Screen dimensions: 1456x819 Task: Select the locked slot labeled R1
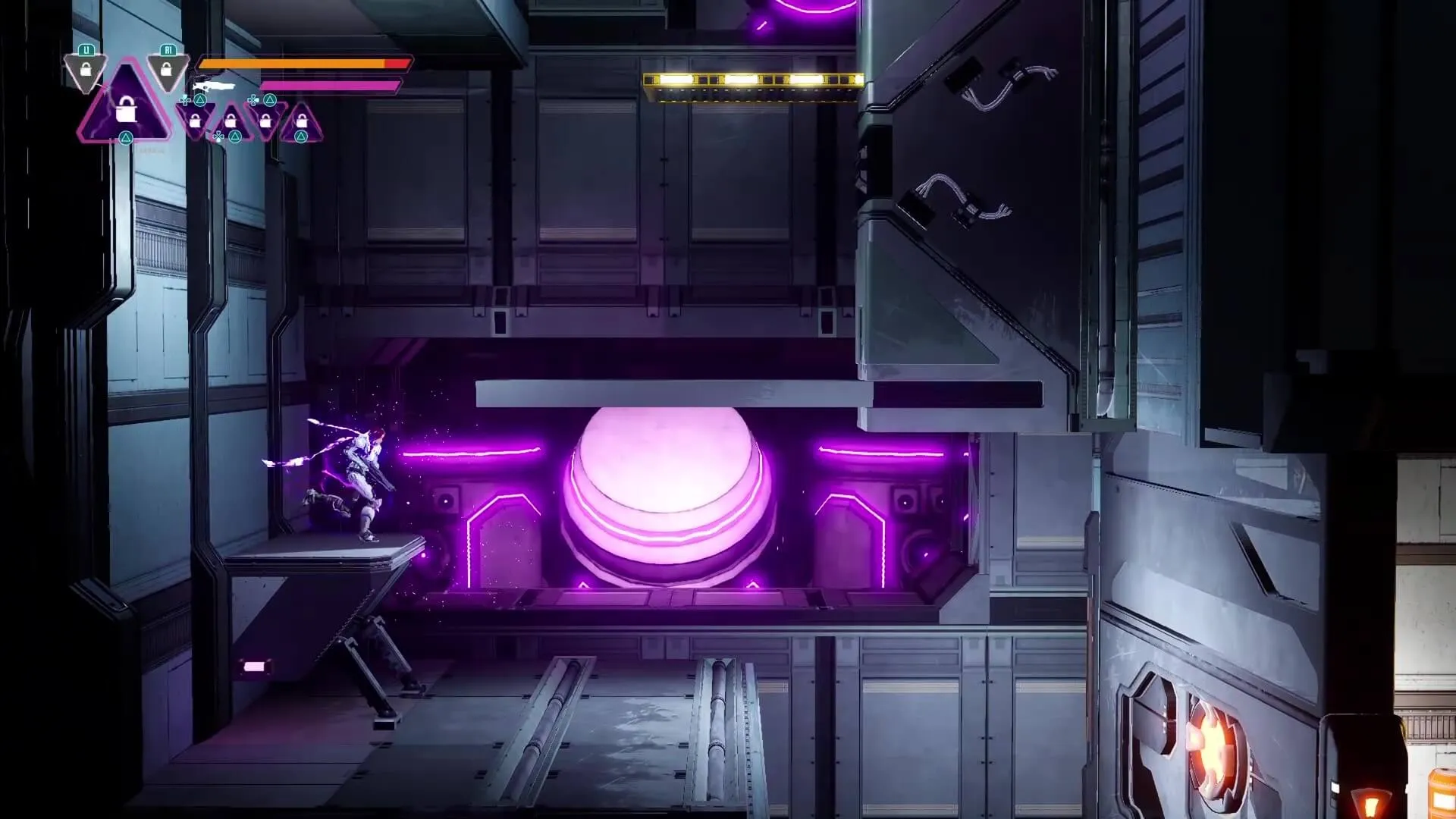tap(167, 68)
